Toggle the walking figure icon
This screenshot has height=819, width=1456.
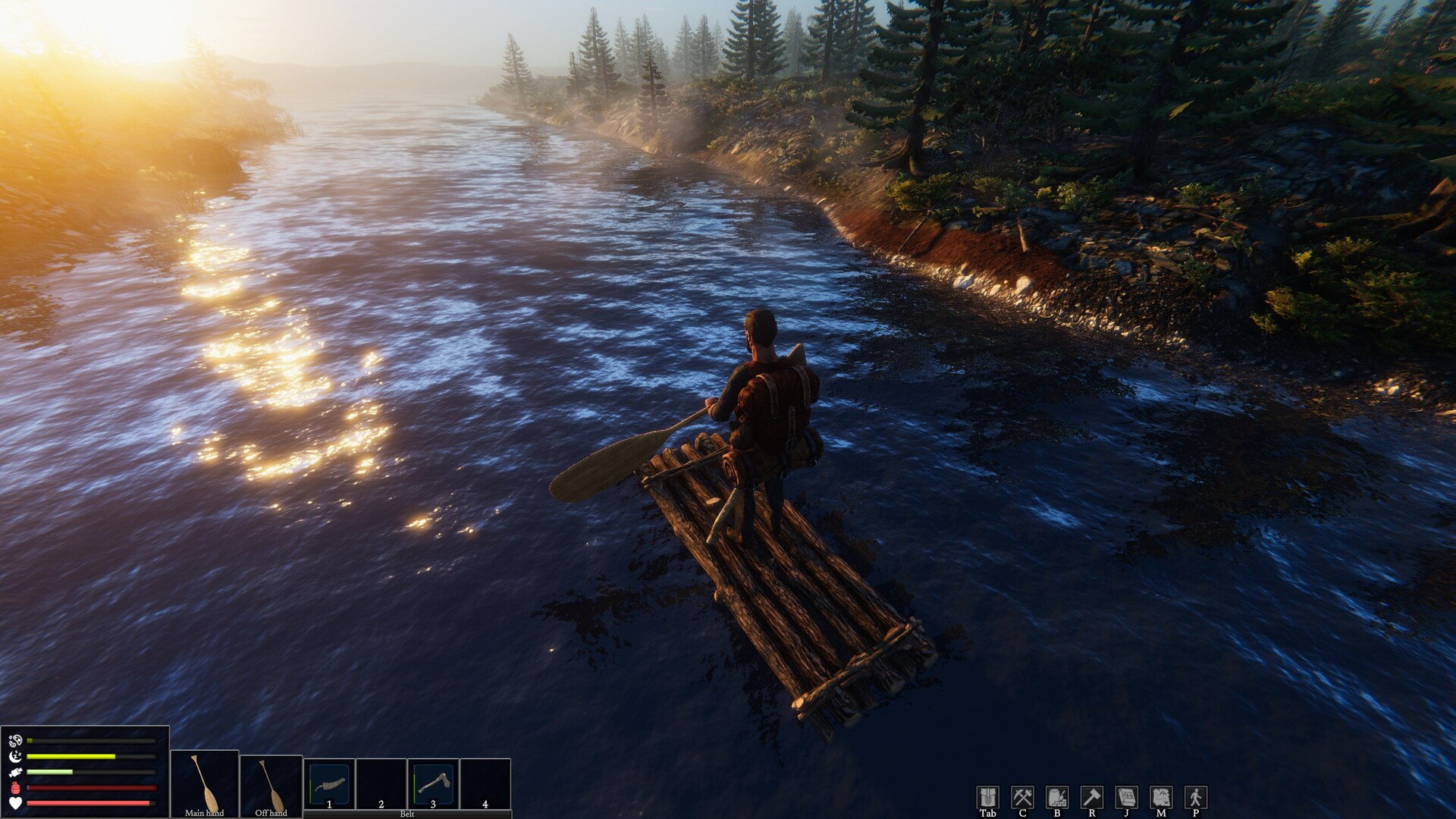(x=1196, y=797)
